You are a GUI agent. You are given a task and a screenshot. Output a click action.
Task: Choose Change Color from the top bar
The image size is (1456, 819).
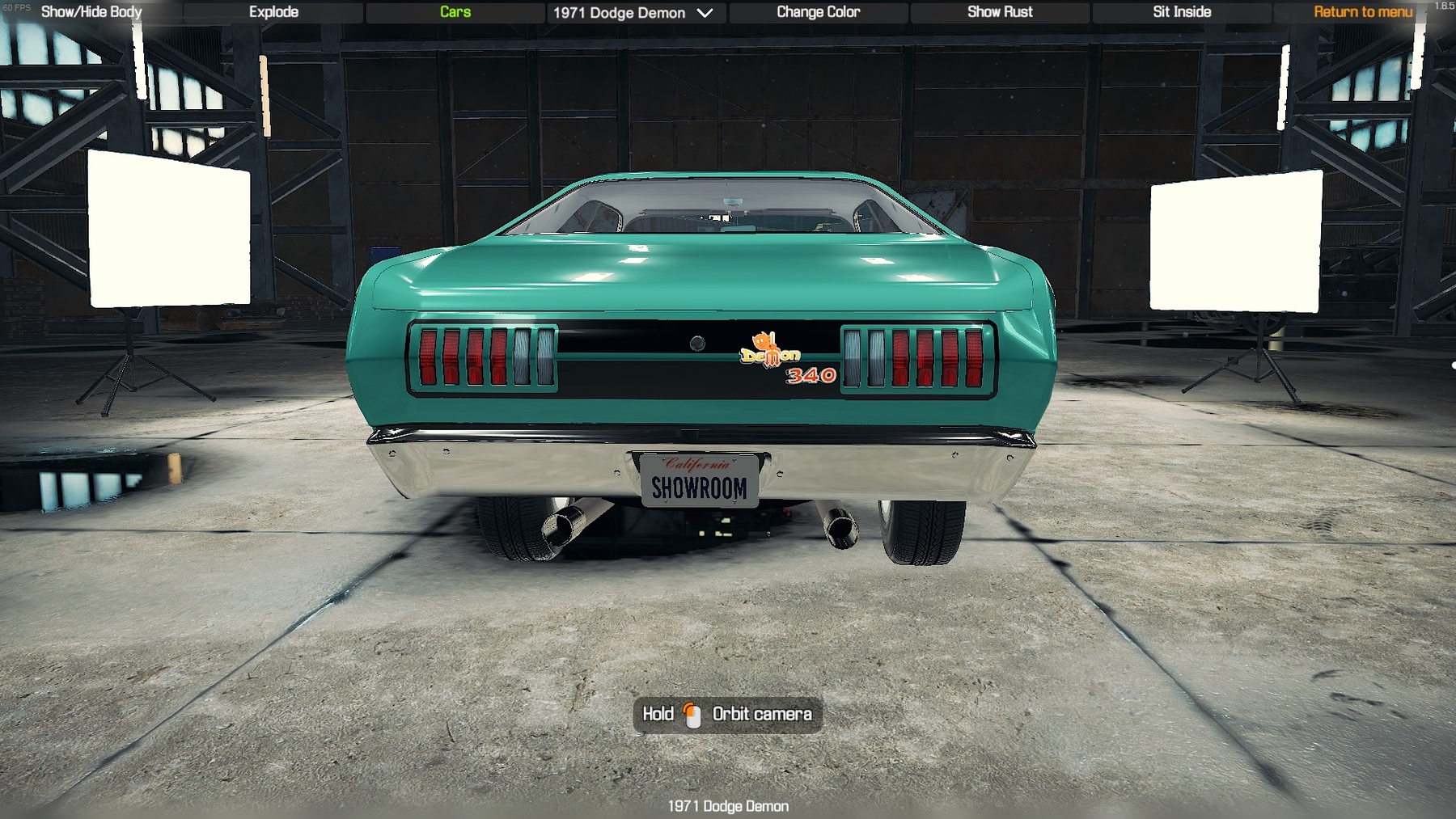pyautogui.click(x=818, y=12)
